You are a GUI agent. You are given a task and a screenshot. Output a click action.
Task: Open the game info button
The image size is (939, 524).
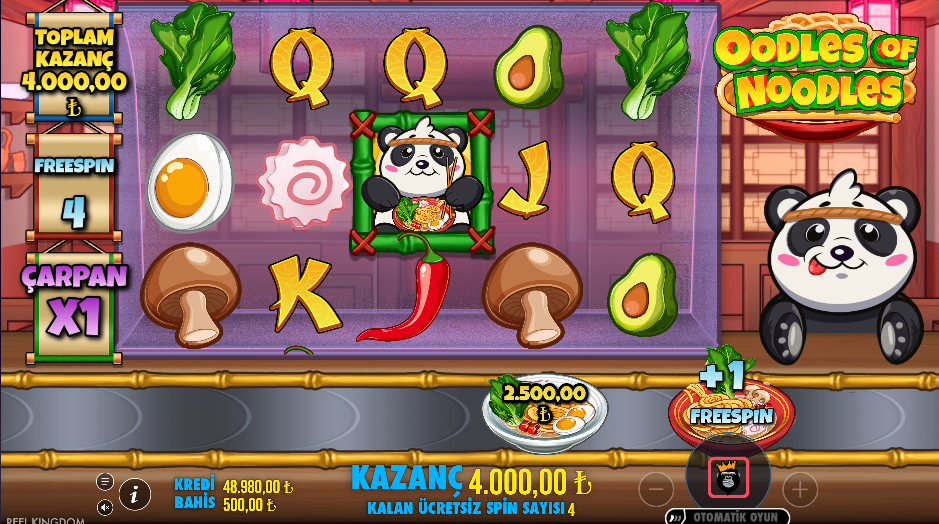tap(135, 493)
